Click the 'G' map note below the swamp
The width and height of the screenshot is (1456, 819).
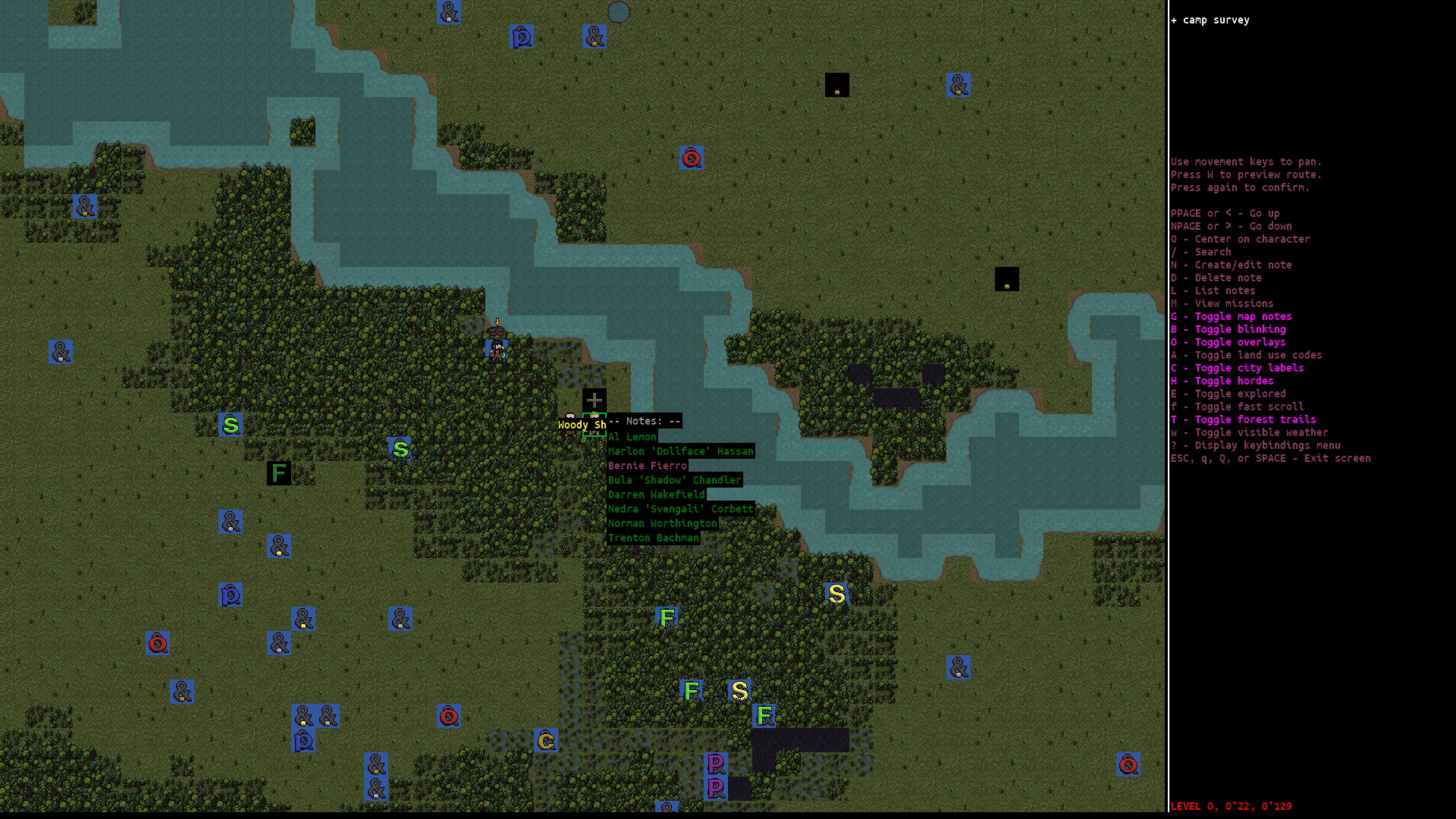[544, 740]
